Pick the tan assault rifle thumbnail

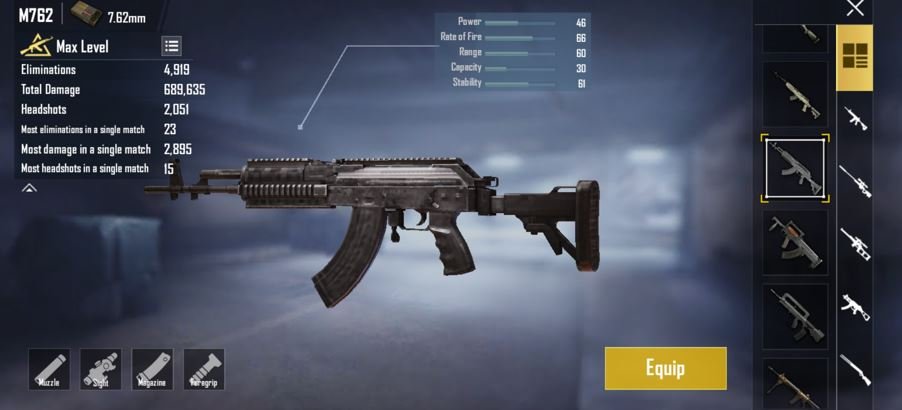pos(795,94)
